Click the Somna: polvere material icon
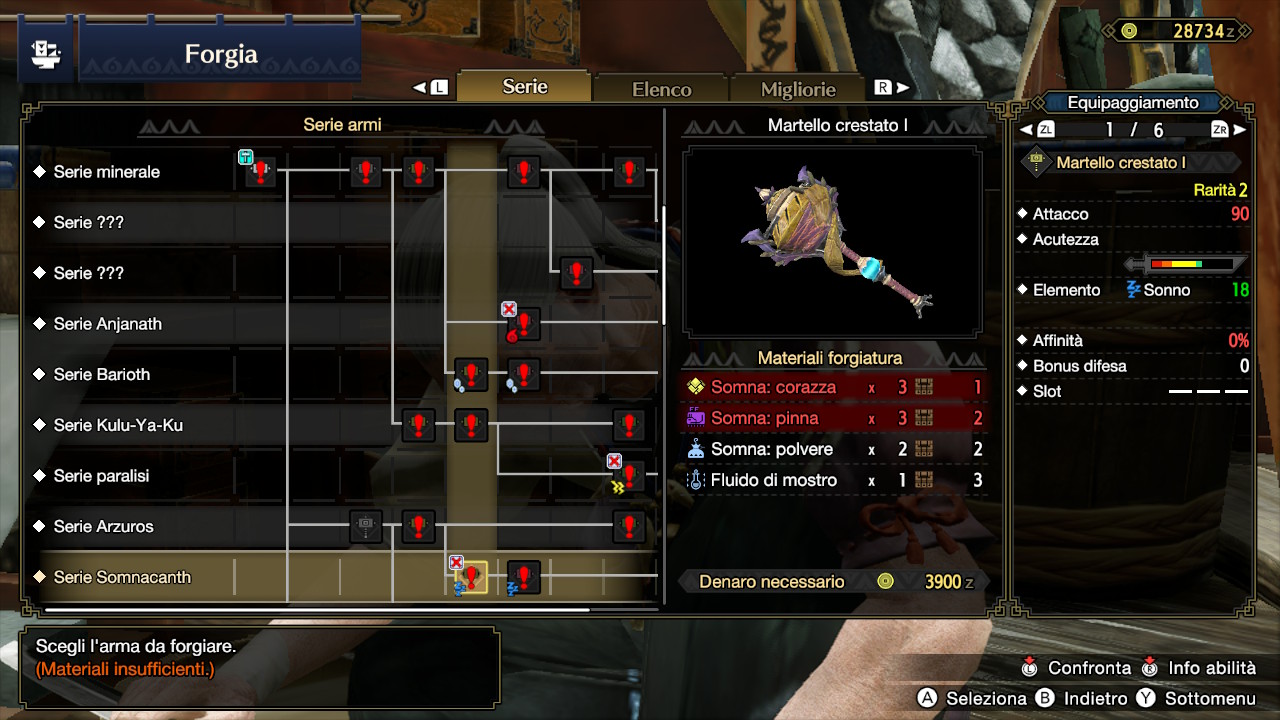Screen dimensions: 1280x720 tap(697, 449)
